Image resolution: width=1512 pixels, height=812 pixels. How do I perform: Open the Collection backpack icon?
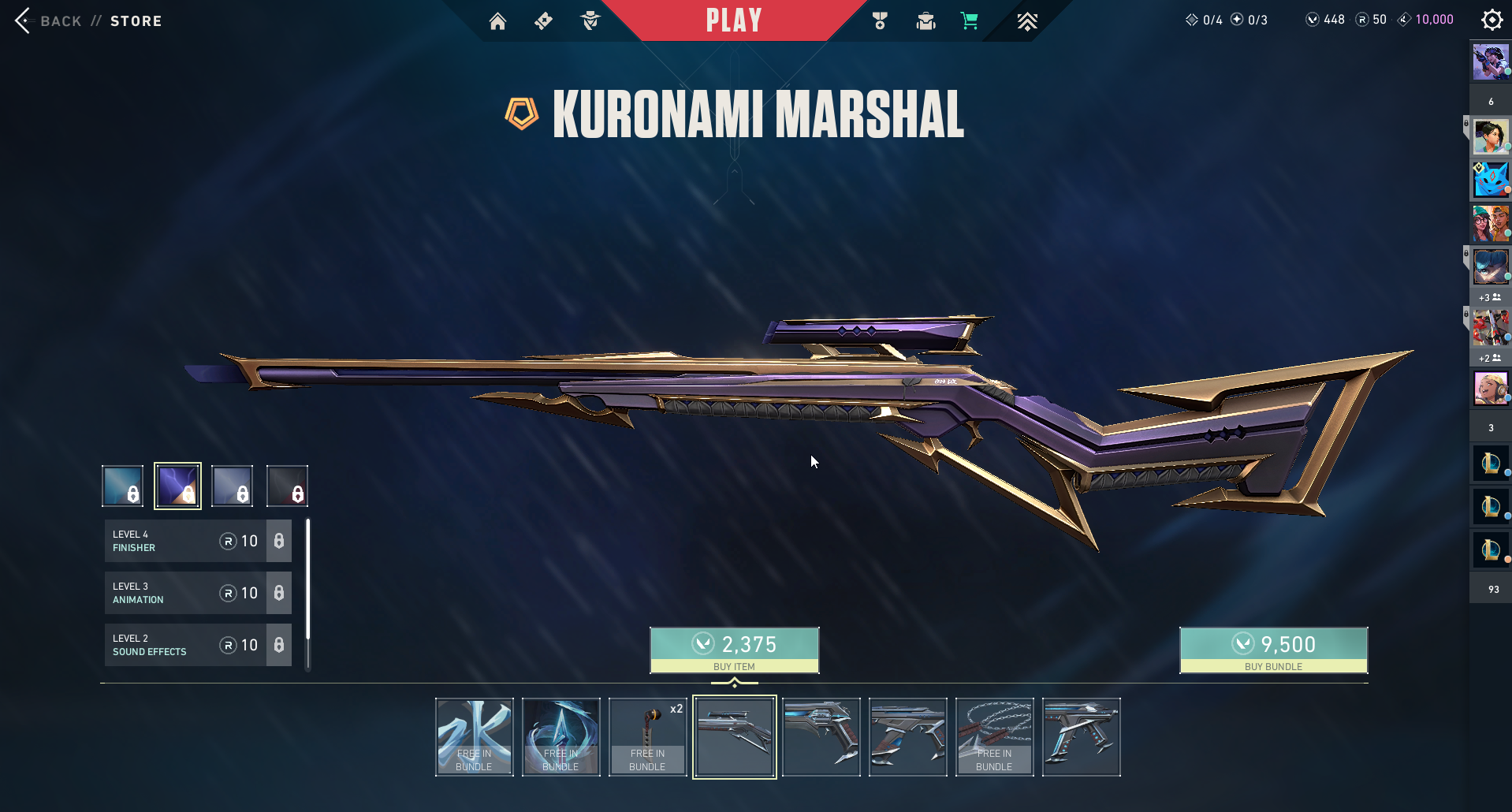tap(925, 21)
